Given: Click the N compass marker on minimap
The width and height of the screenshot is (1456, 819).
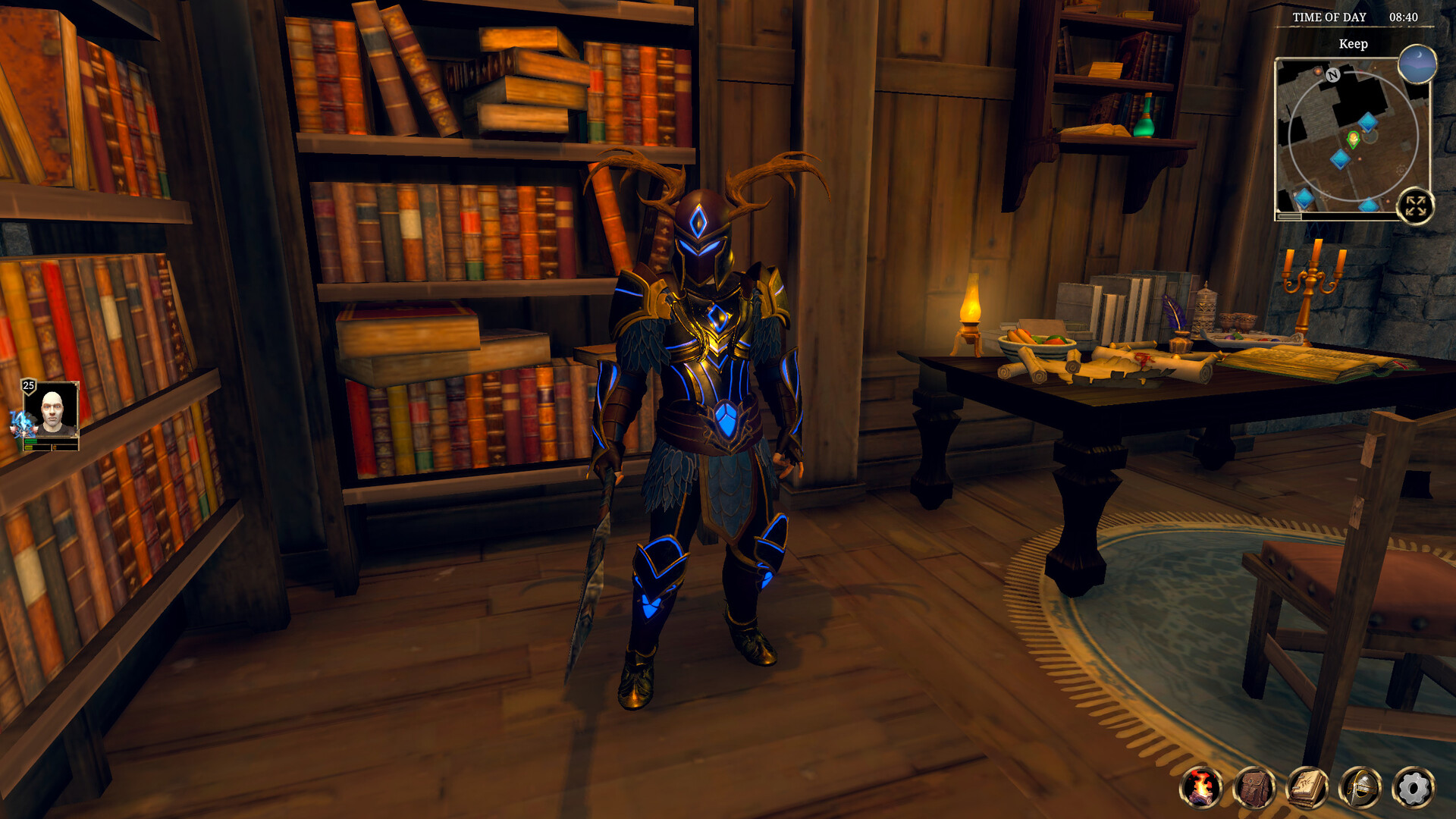Looking at the screenshot, I should pos(1333,75).
